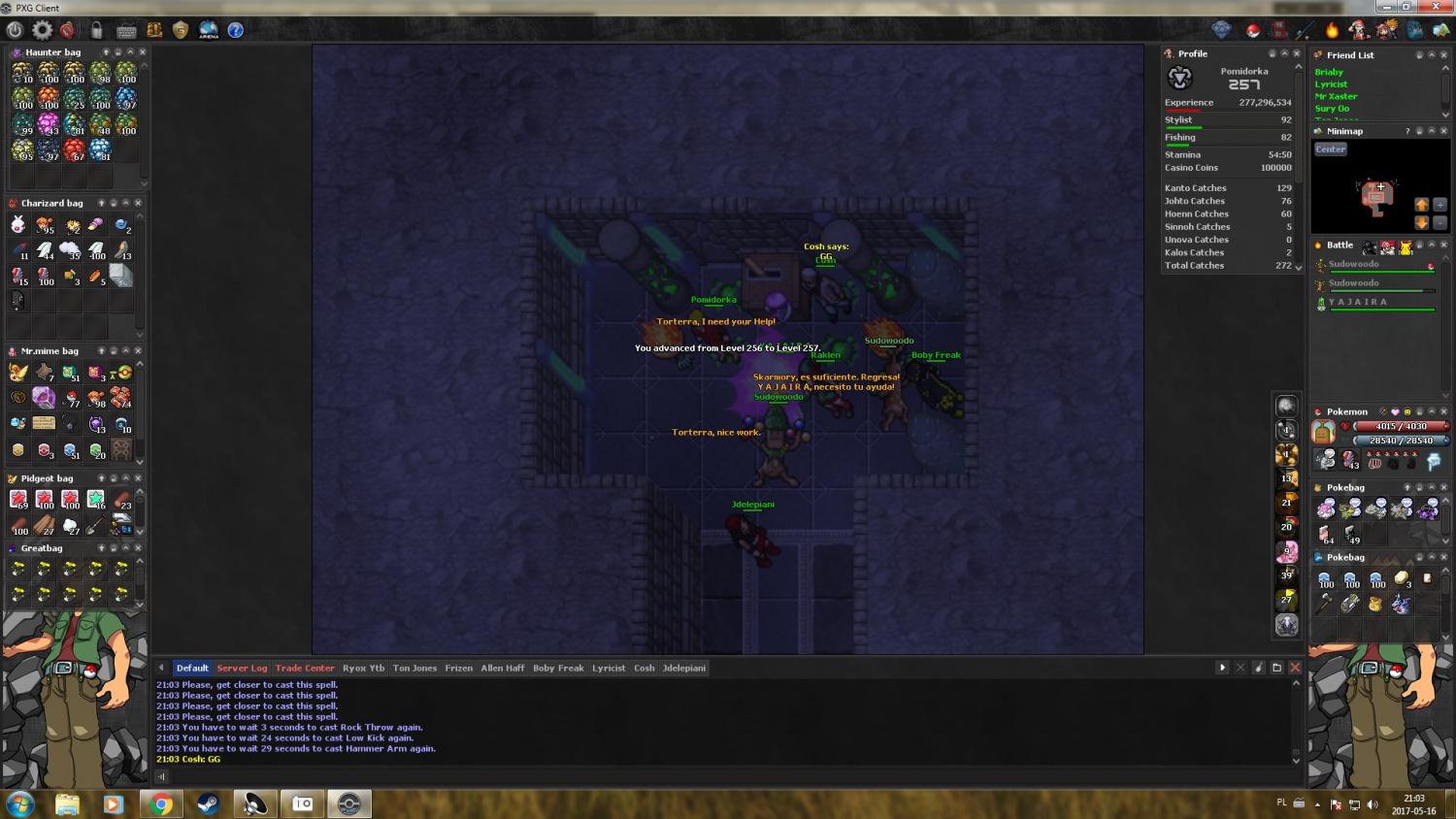Switch to the Server Log chat tab
The width and height of the screenshot is (1456, 819).
pyautogui.click(x=242, y=668)
